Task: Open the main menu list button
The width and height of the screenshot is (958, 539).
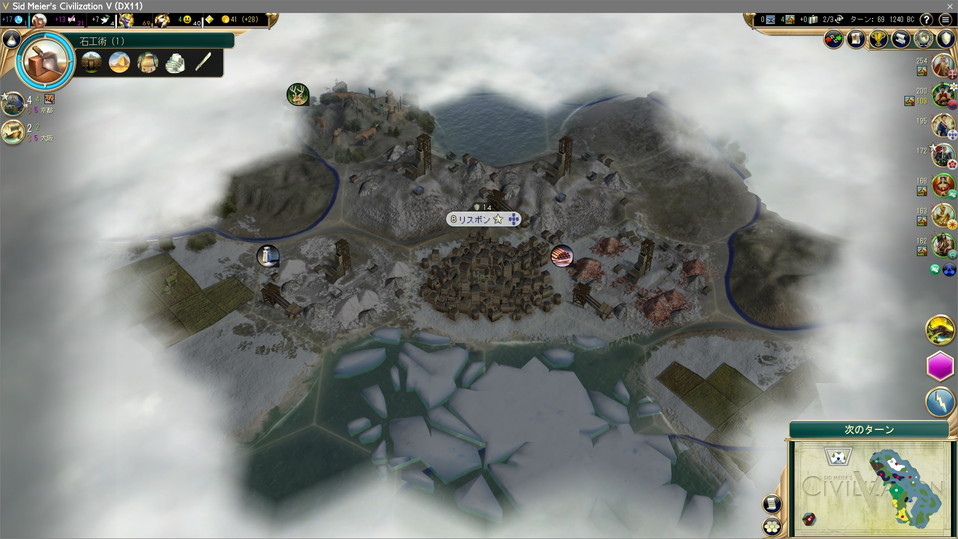Action: click(x=945, y=19)
